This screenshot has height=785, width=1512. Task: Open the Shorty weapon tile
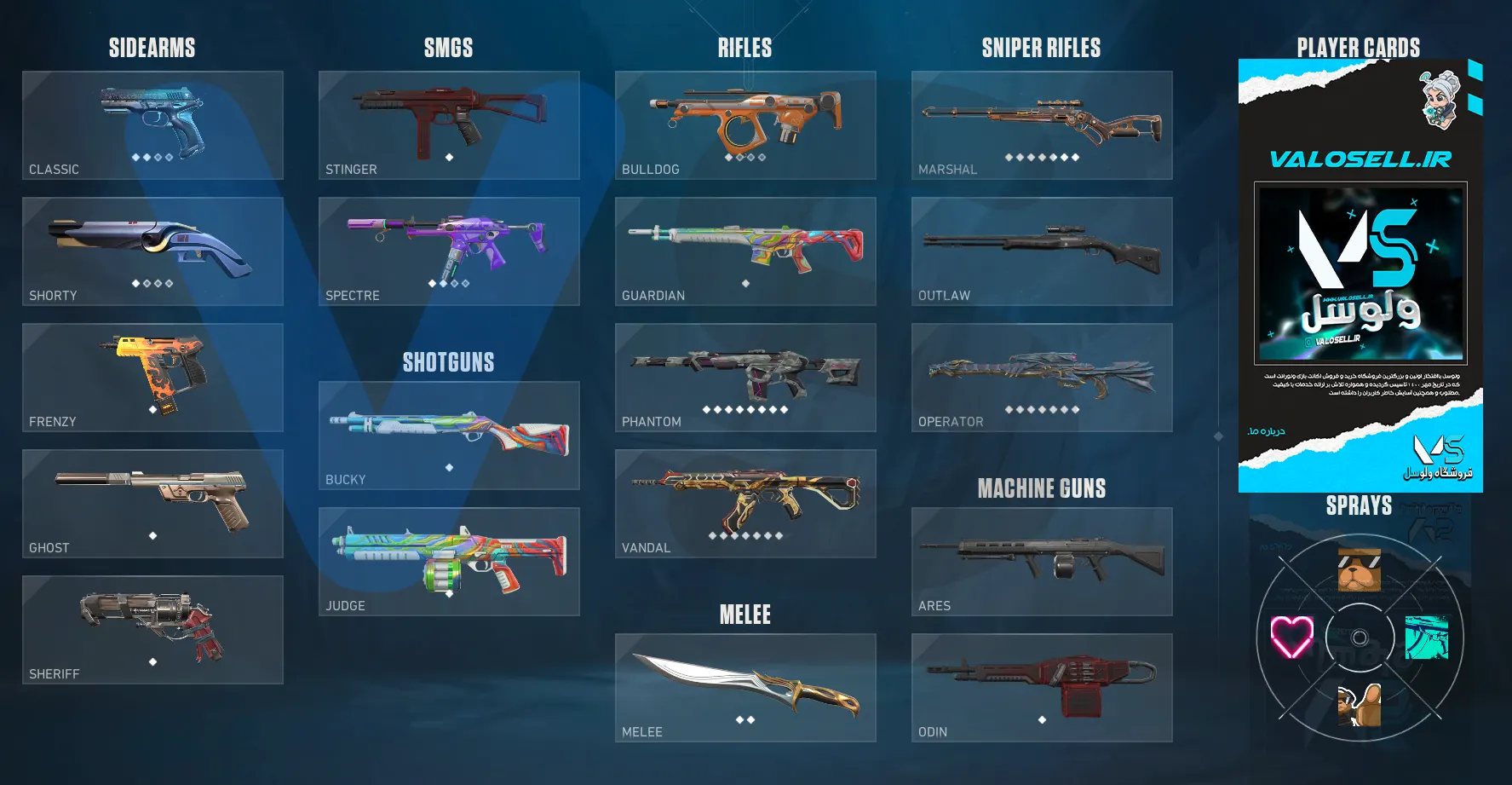152,251
